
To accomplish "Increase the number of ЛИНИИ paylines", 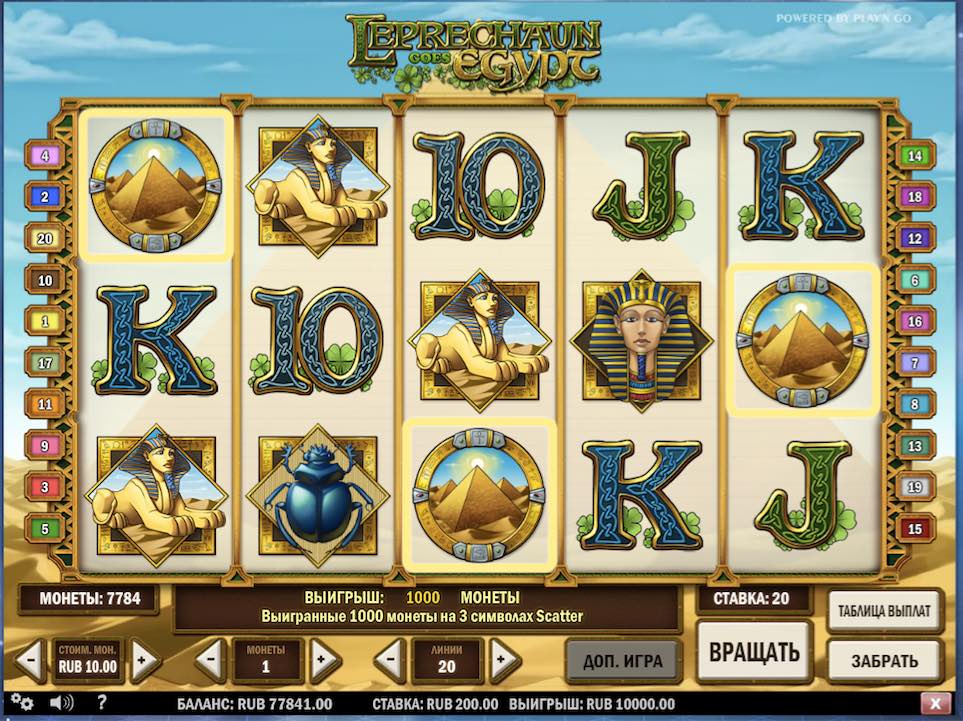I will tap(505, 660).
